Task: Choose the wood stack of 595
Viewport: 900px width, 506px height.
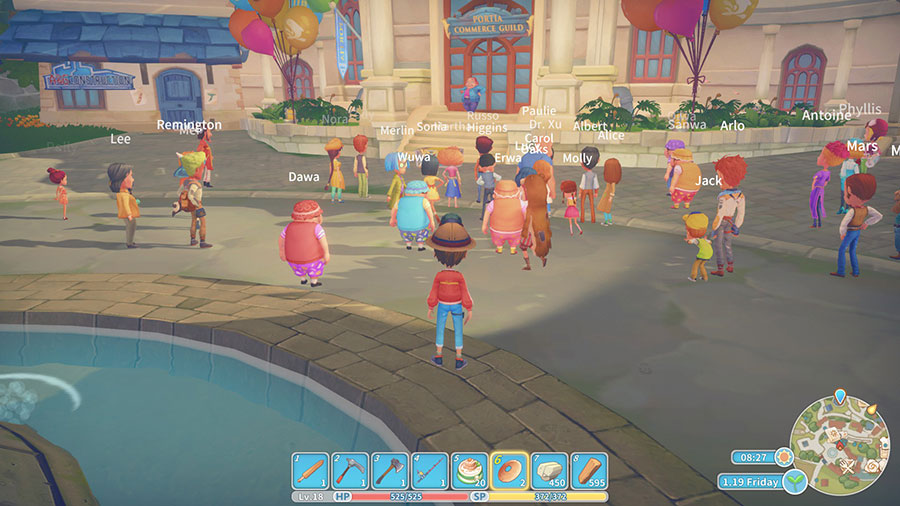Action: [588, 471]
